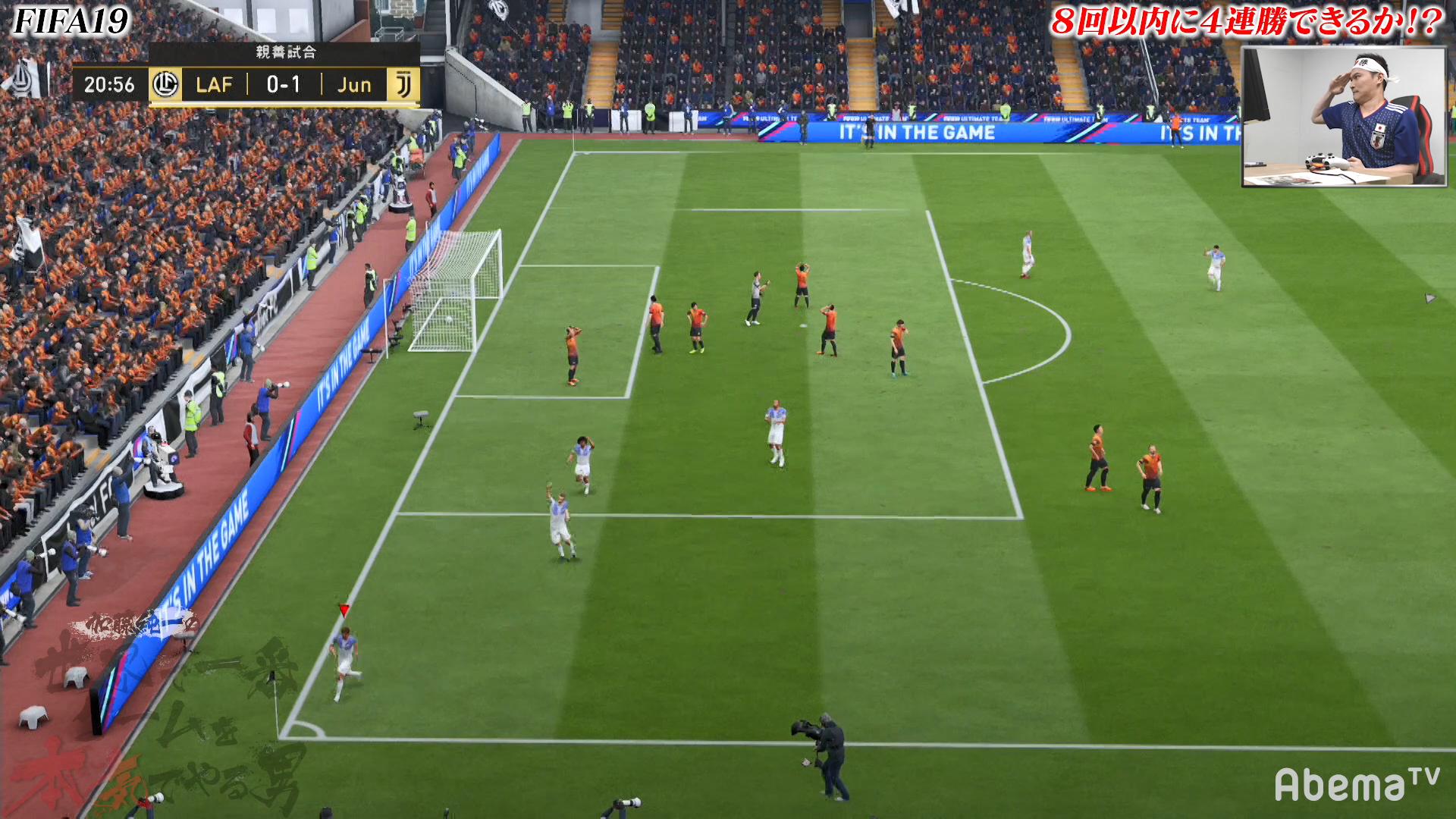Click the Juventus crest in scoreboard

click(403, 85)
